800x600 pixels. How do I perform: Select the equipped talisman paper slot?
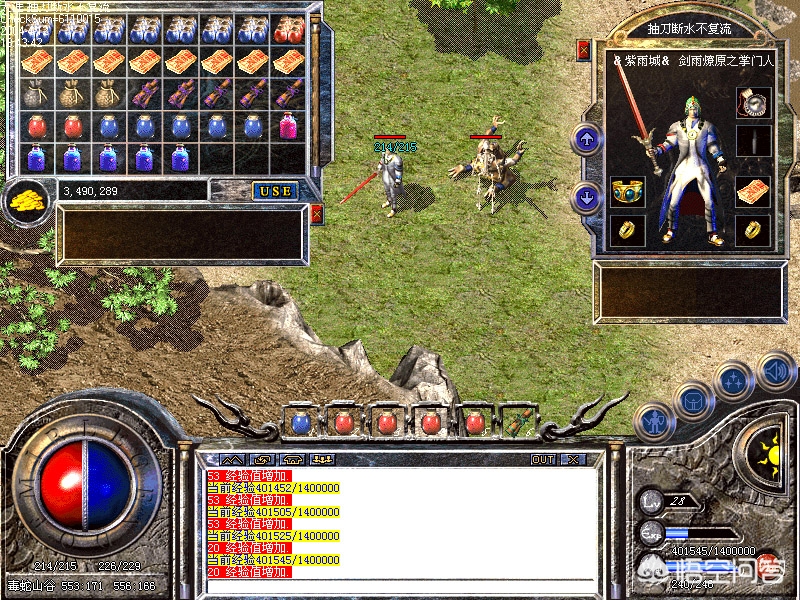[x=752, y=192]
